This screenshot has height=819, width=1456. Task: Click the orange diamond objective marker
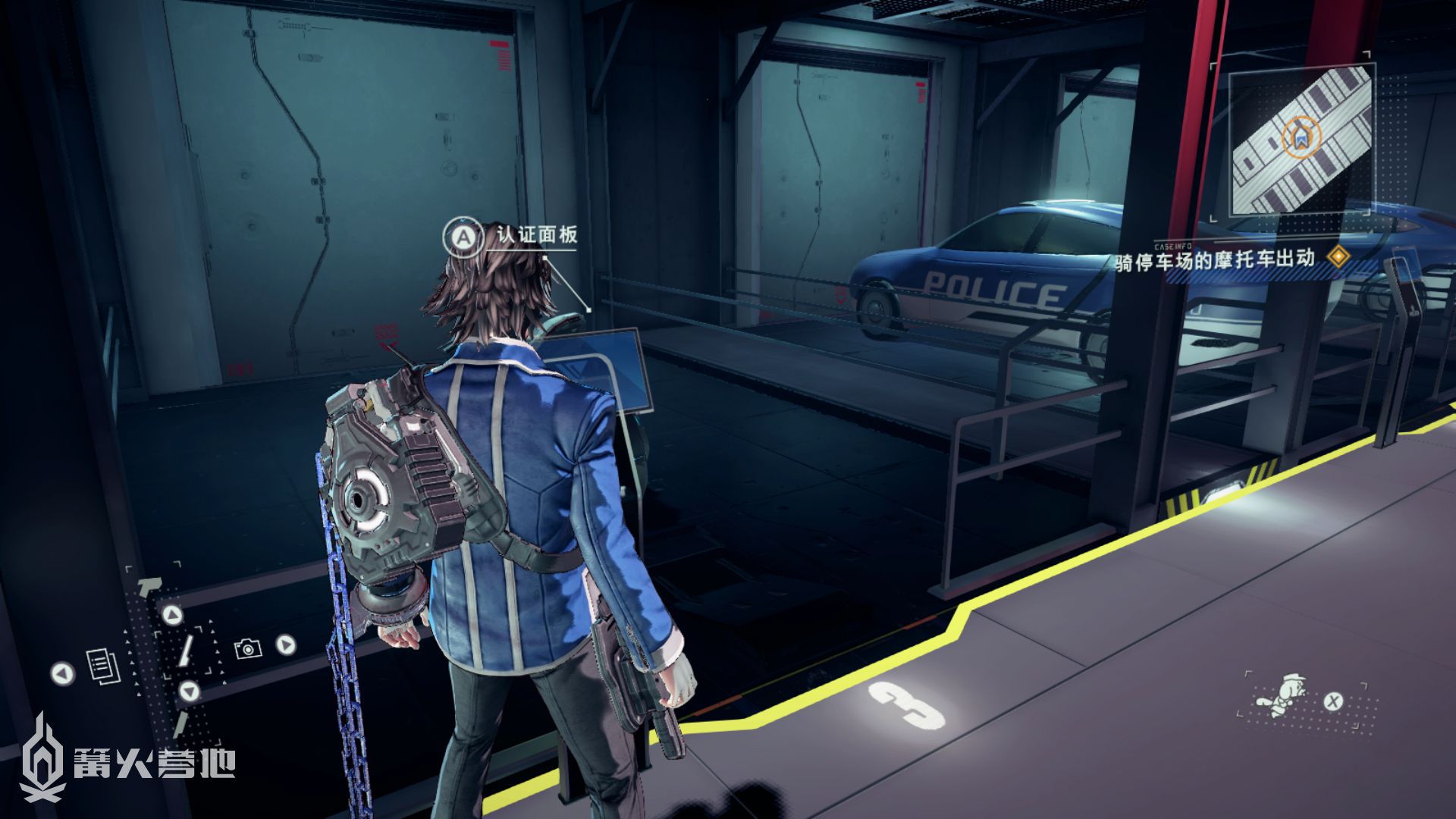[1338, 257]
